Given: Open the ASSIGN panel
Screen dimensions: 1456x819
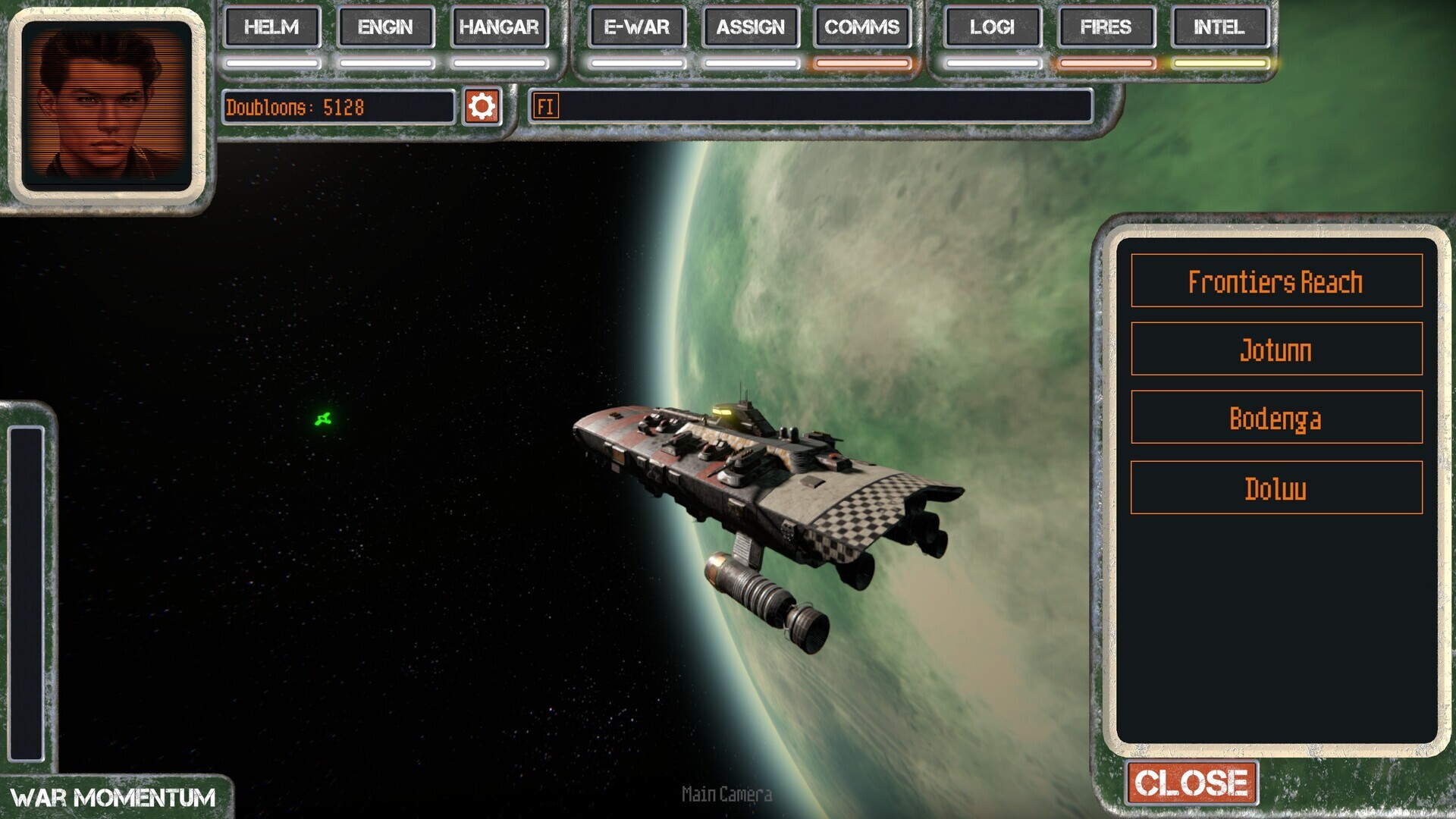Looking at the screenshot, I should point(751,27).
